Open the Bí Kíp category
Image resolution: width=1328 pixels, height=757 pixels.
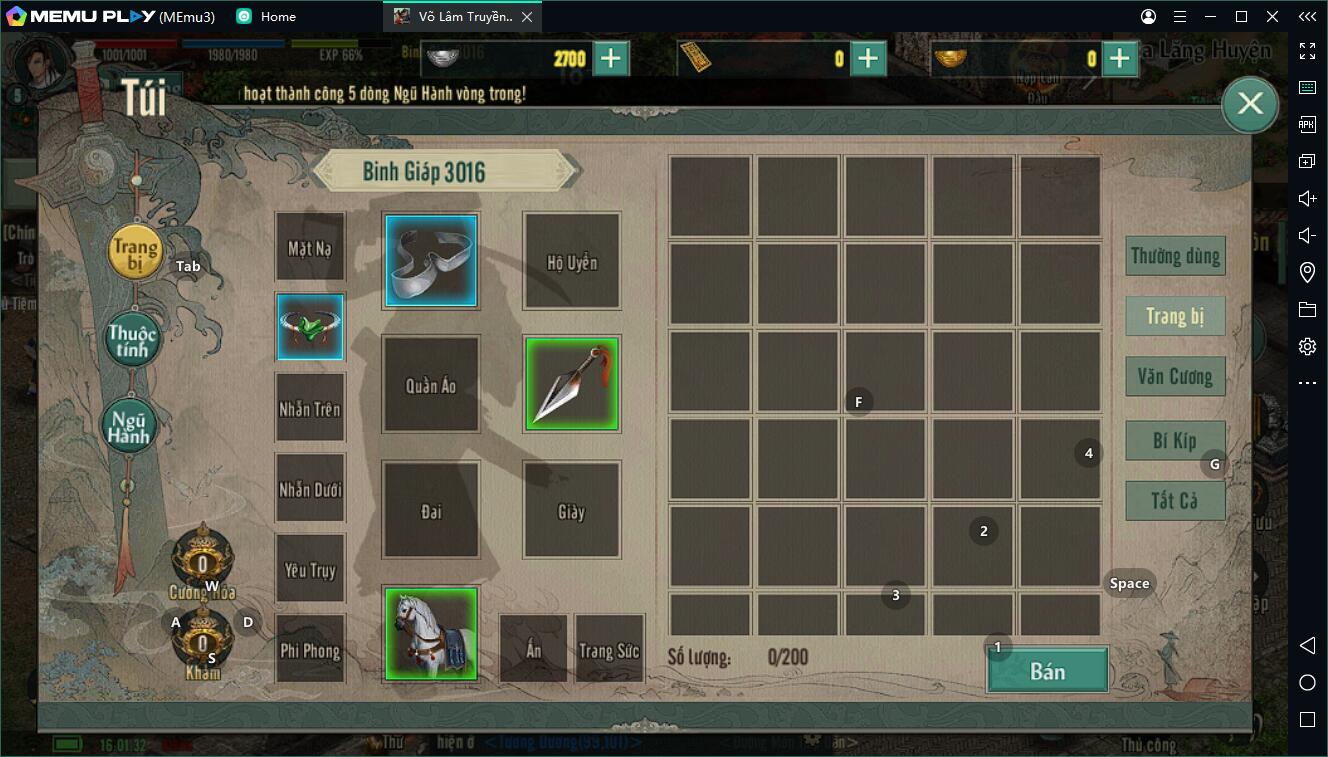(x=1174, y=440)
